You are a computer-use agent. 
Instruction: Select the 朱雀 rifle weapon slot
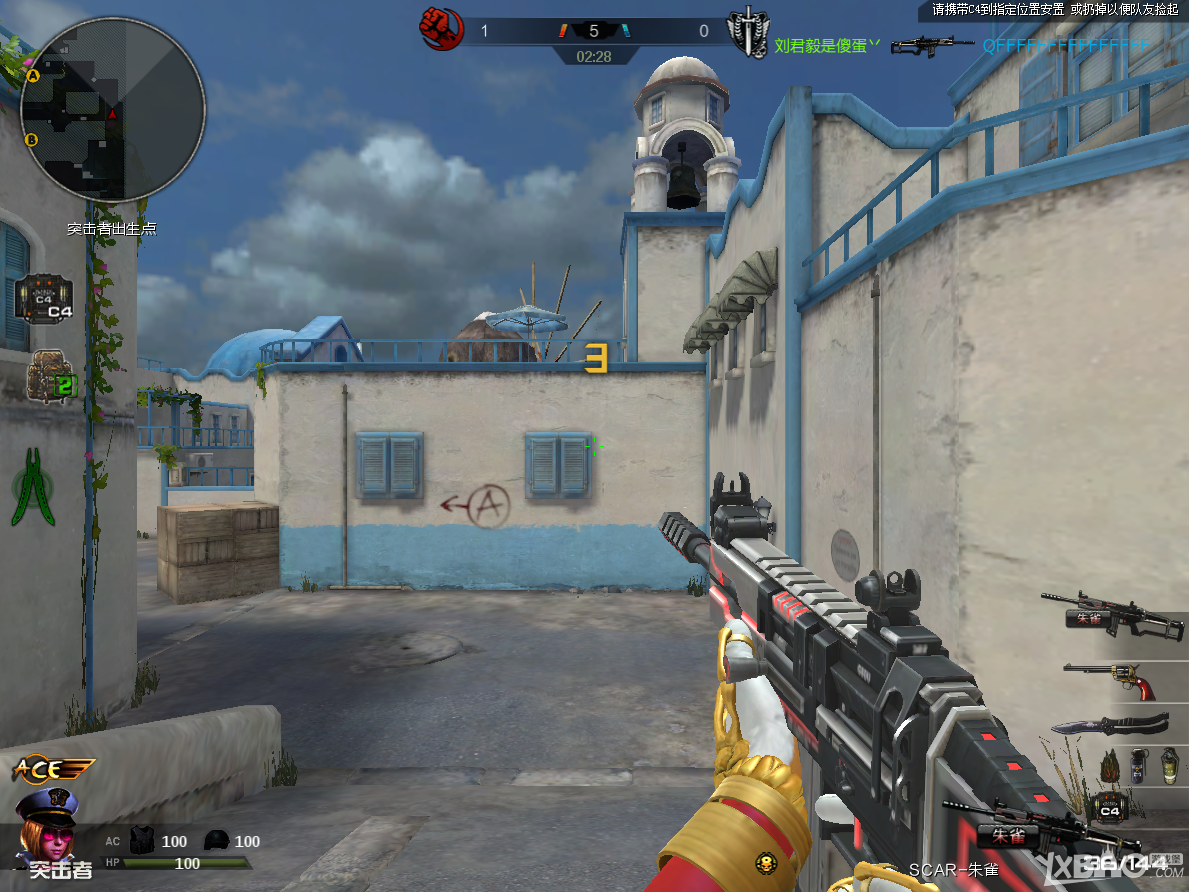1112,612
